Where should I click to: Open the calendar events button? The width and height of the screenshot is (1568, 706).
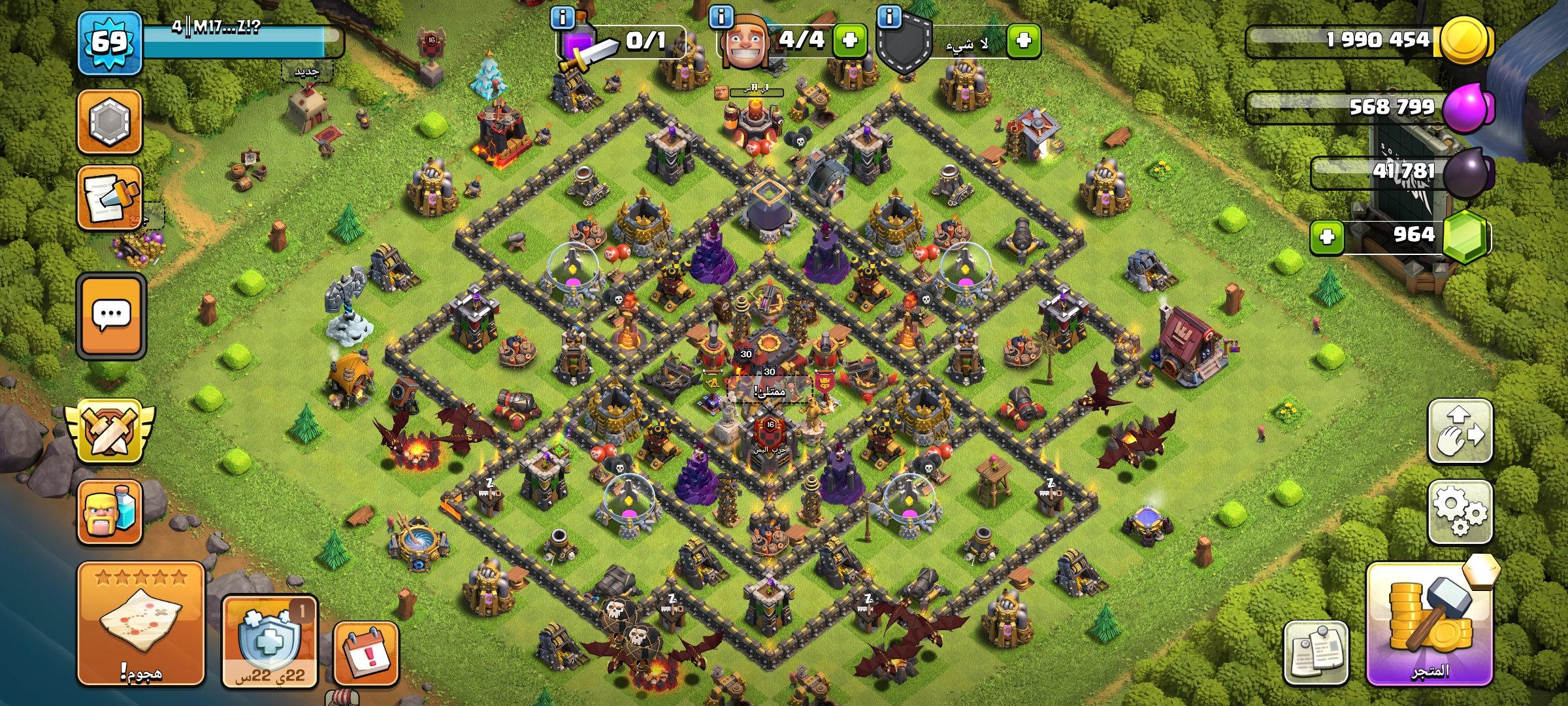point(366,654)
